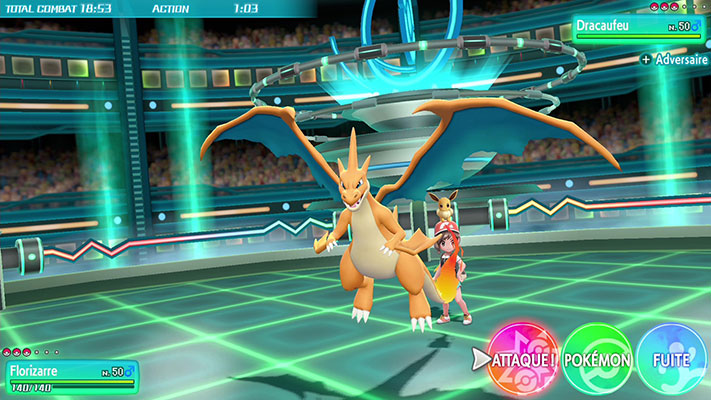Screen dimensions: 711x400
Task: Click Dracaufeu's opponent status panel
Action: (x=640, y=30)
